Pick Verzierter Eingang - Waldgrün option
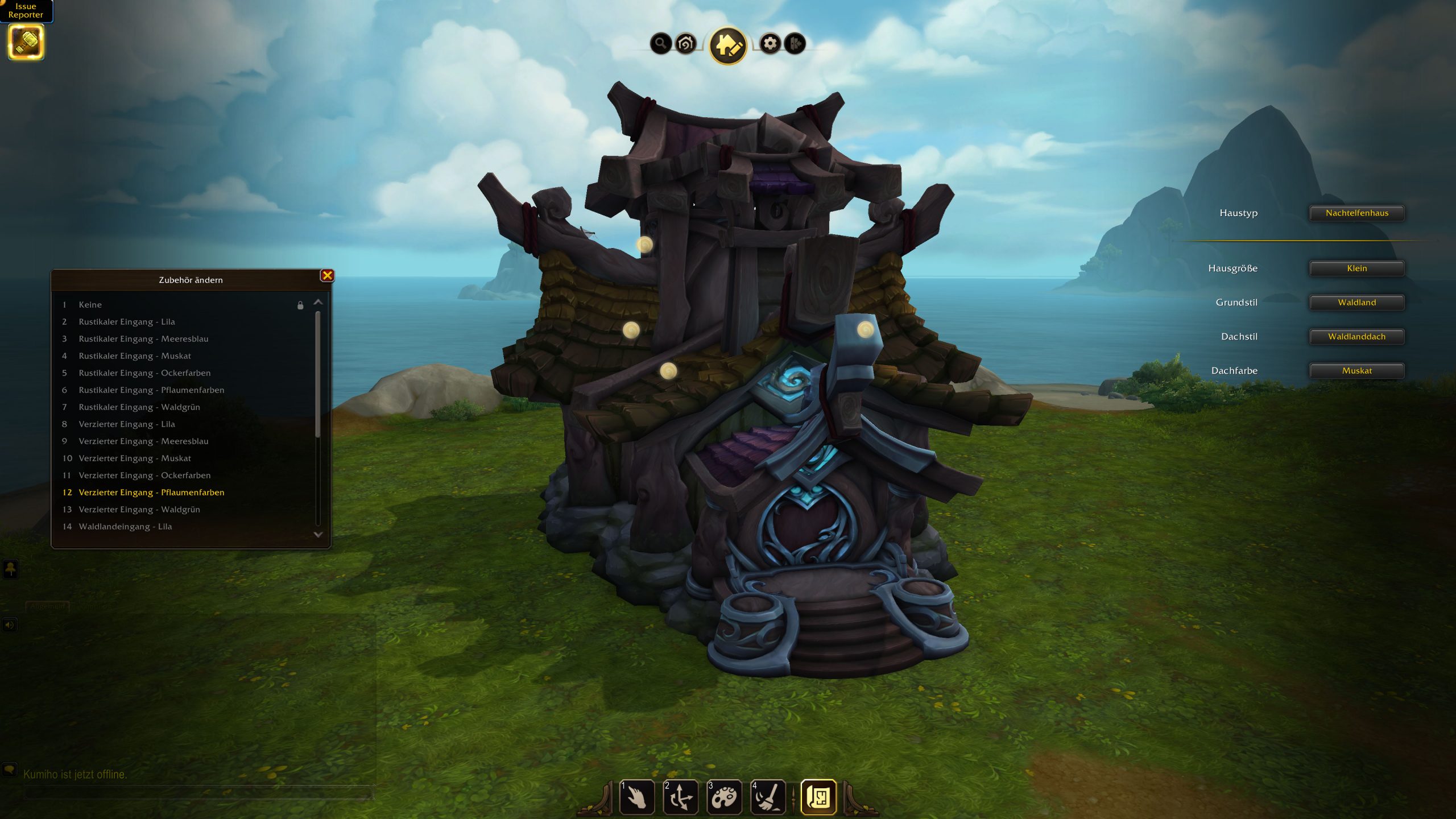The image size is (1456, 819). 139,510
